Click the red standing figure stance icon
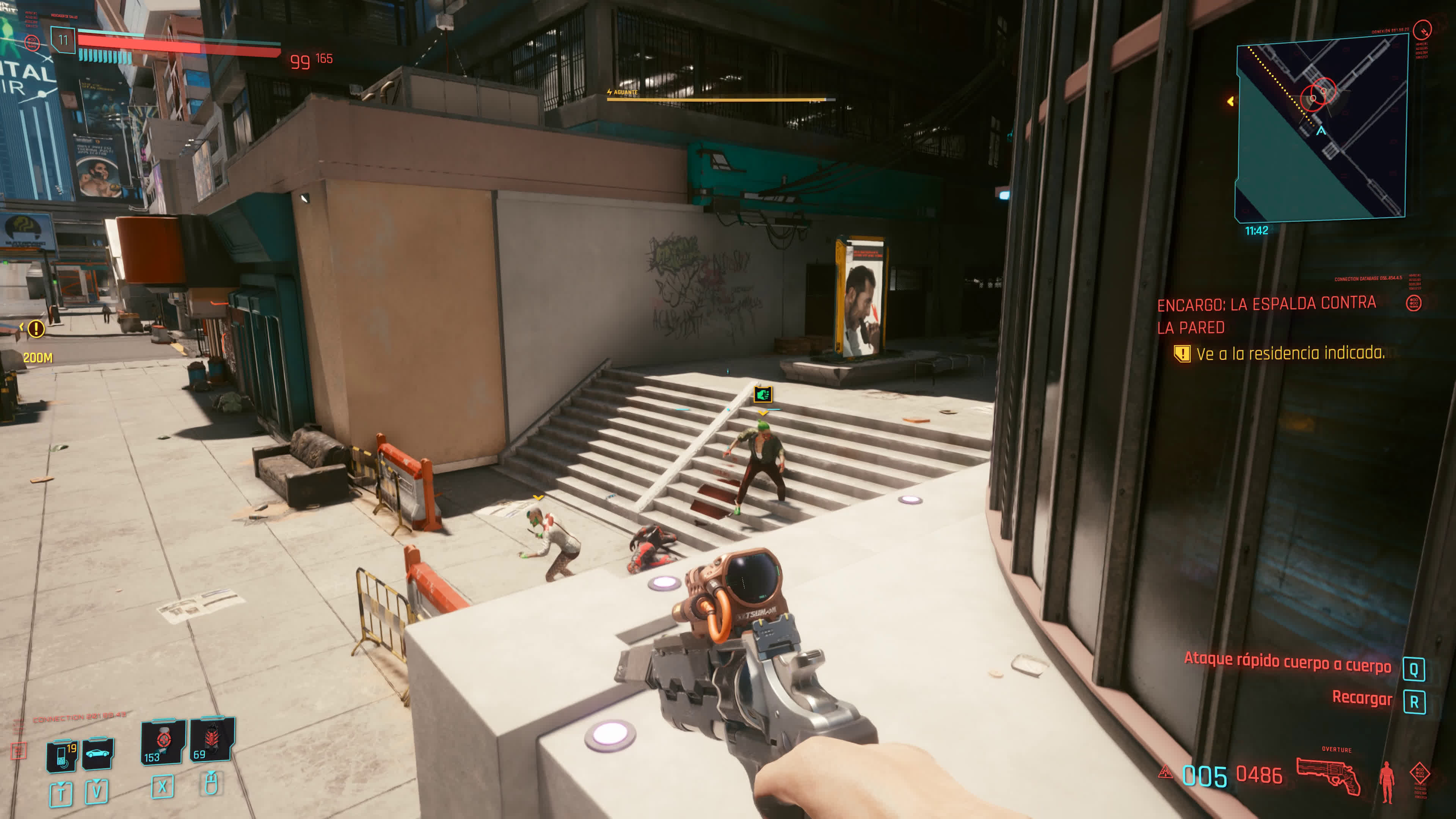This screenshot has height=819, width=1456. tap(1387, 782)
